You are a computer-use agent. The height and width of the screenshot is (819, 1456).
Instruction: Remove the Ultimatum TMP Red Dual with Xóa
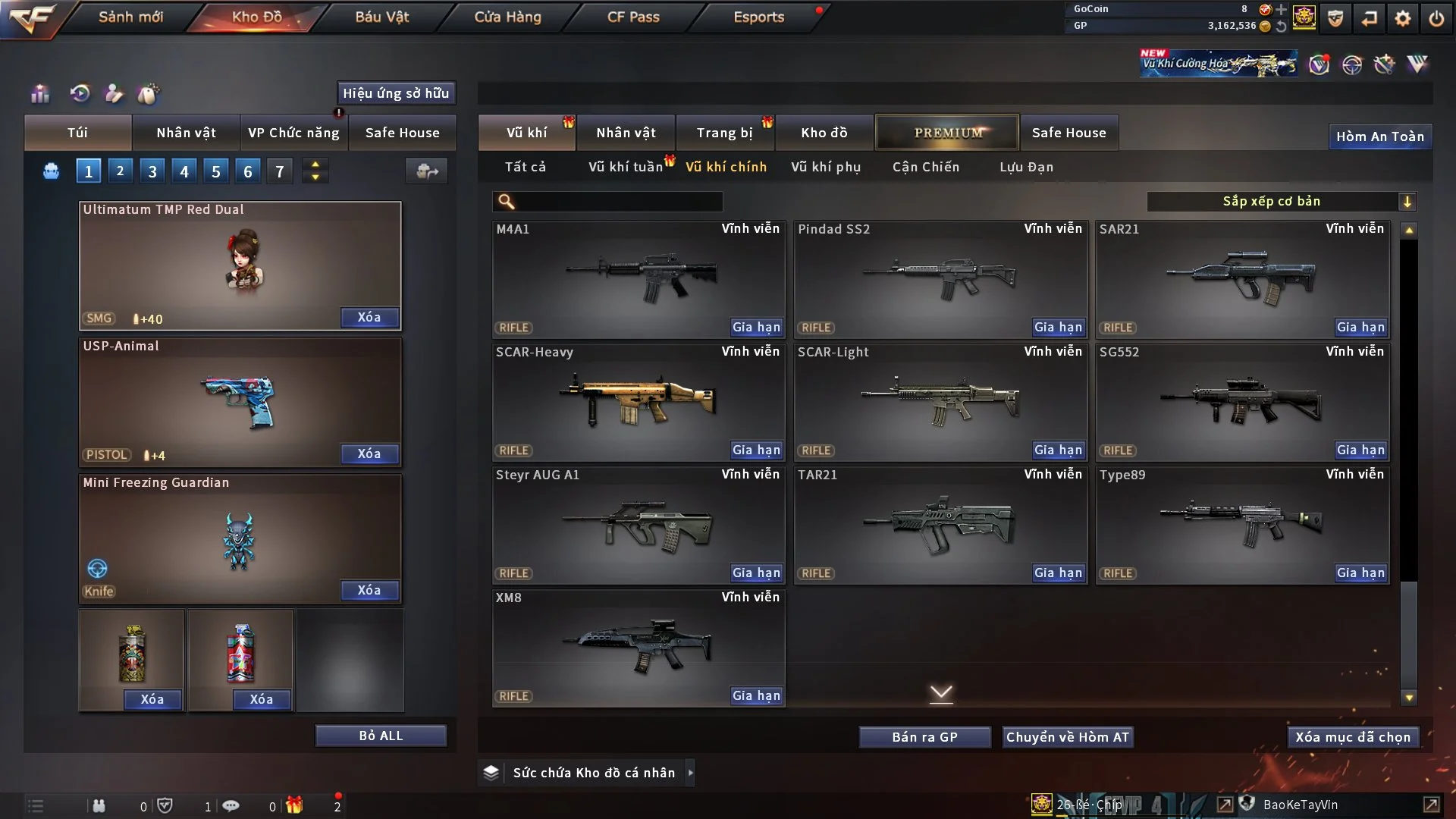click(x=369, y=317)
